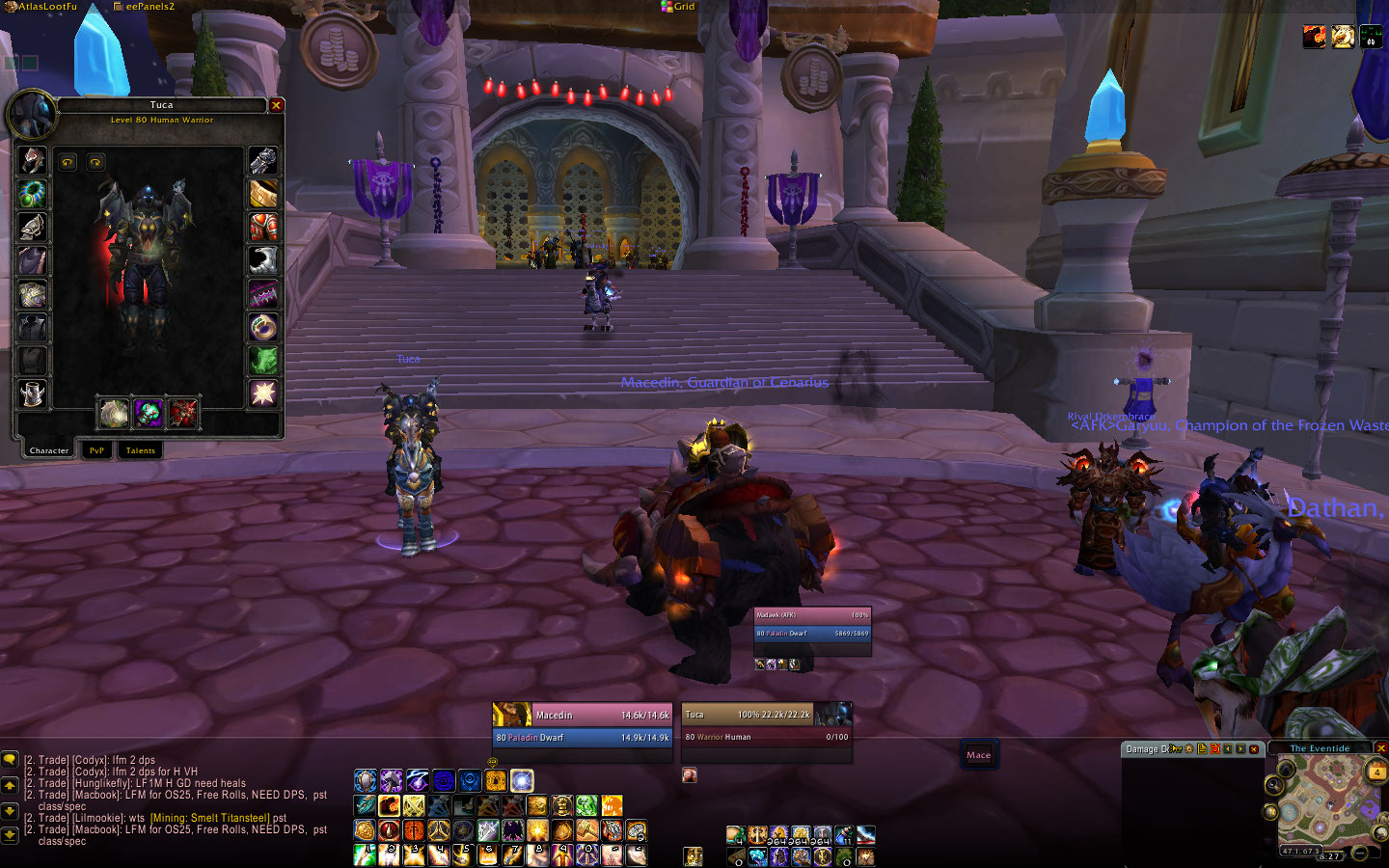Close the Tuca inspect window

click(276, 105)
